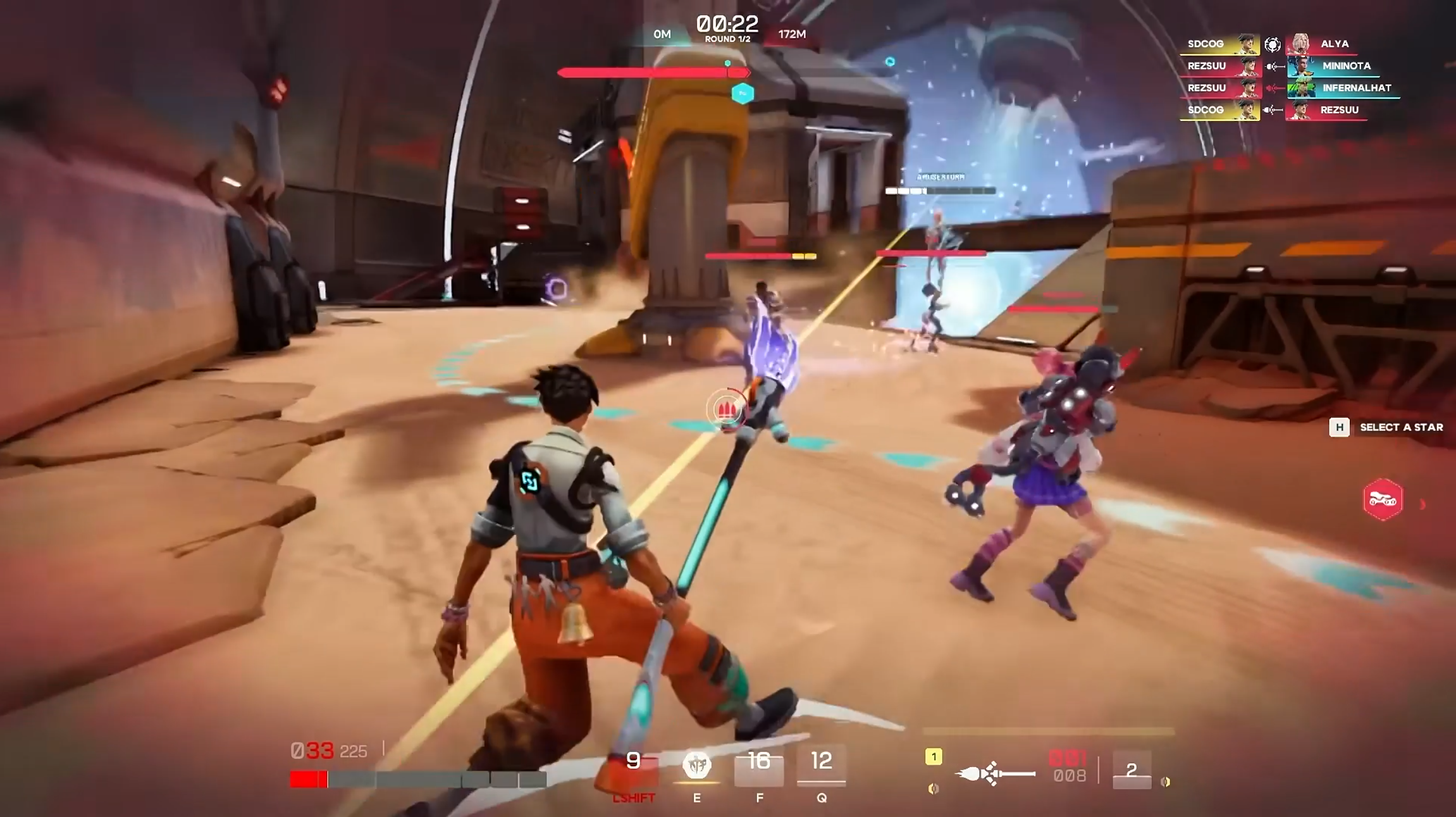Activate the ready E ability icon
The image size is (1456, 817).
point(696,766)
